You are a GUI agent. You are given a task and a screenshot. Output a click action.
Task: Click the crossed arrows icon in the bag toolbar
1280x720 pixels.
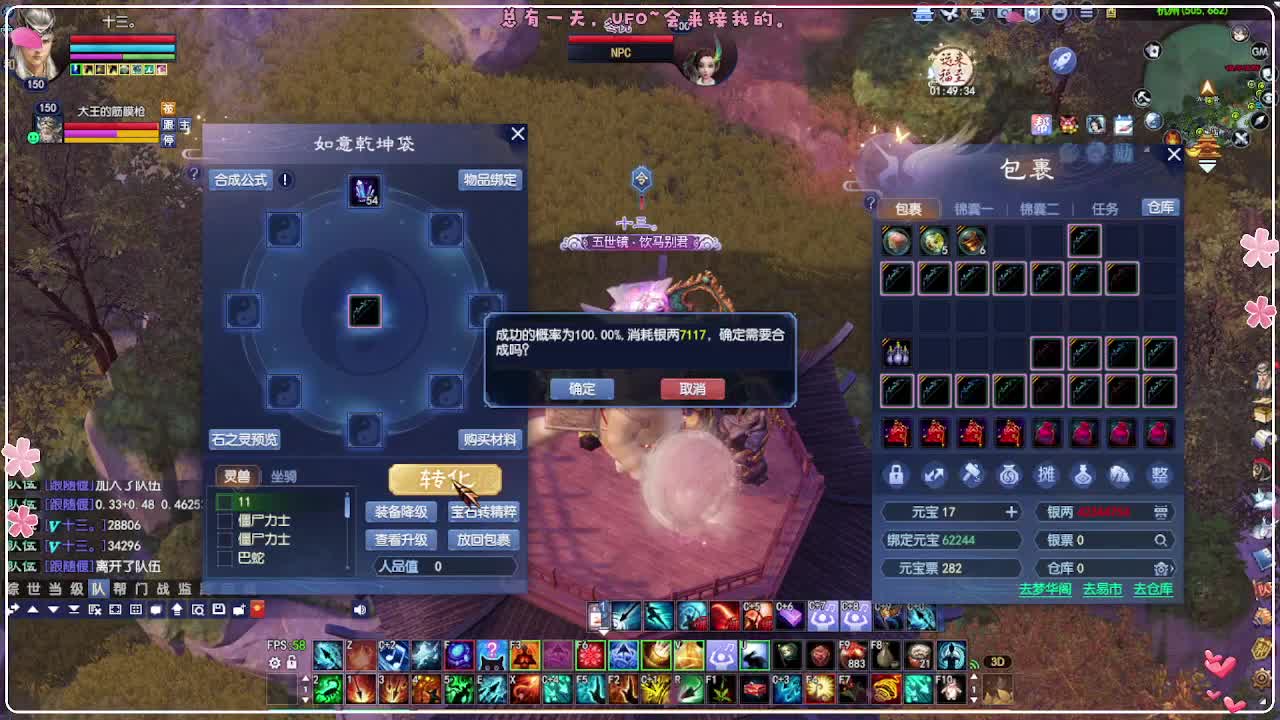click(x=934, y=474)
